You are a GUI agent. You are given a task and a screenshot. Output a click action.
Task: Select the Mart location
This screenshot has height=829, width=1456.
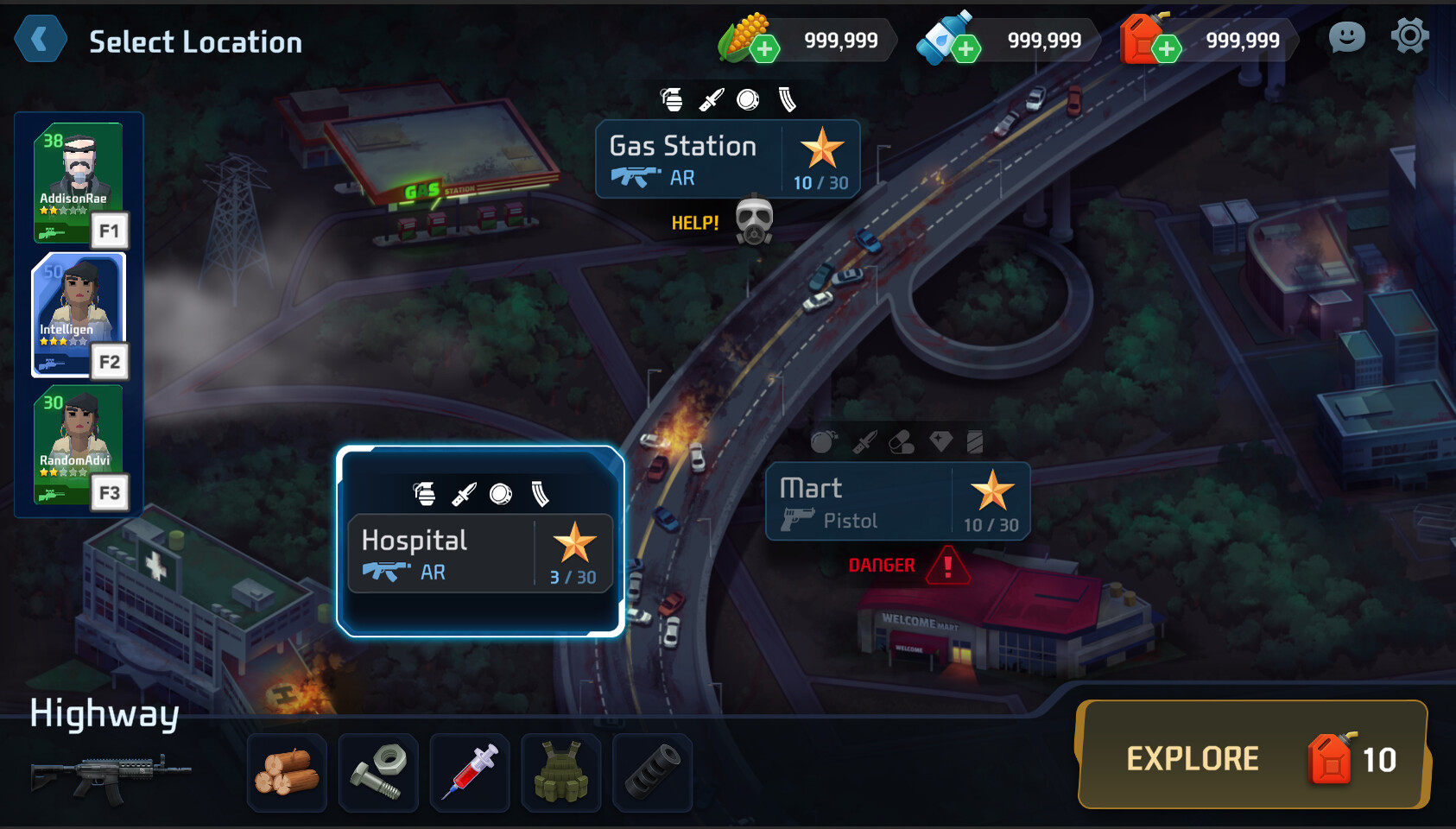coord(896,502)
